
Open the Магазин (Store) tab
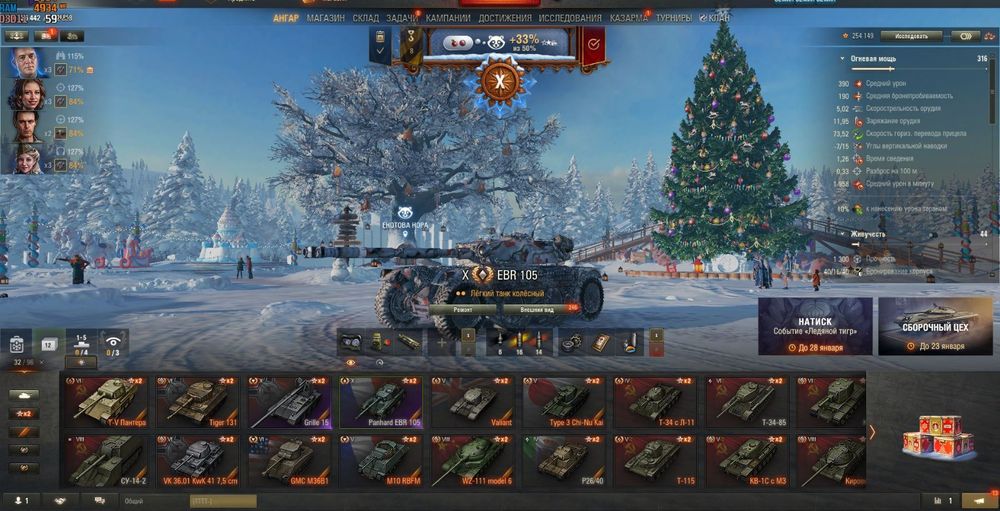(x=326, y=18)
